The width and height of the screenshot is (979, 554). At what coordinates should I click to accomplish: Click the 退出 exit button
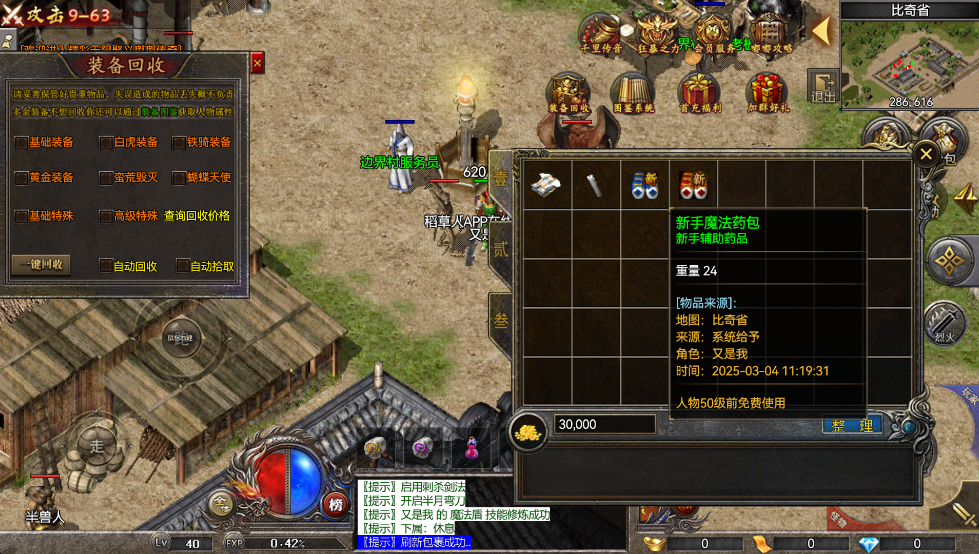point(823,87)
